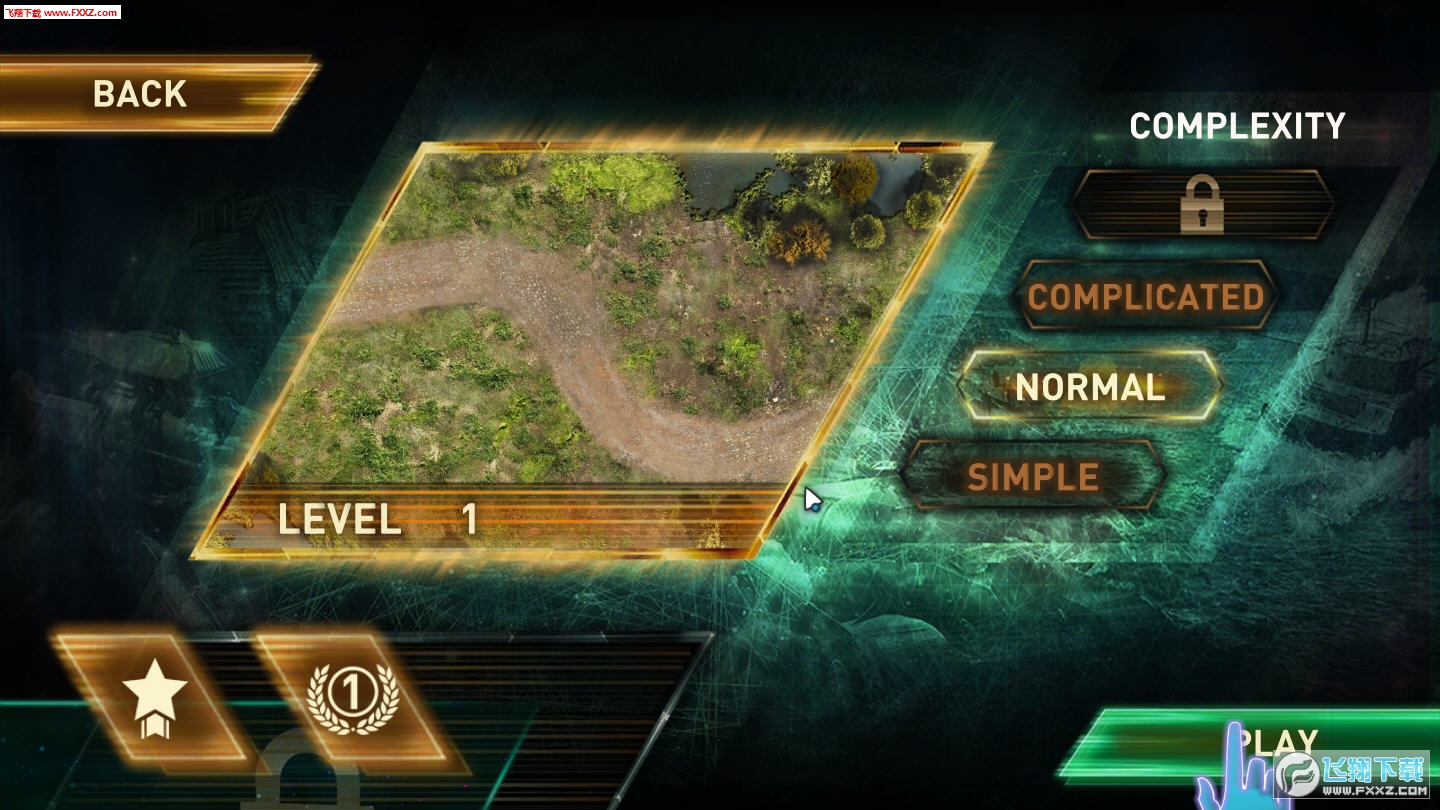Open the laurel wreath rankings button
The width and height of the screenshot is (1440, 810).
(353, 696)
